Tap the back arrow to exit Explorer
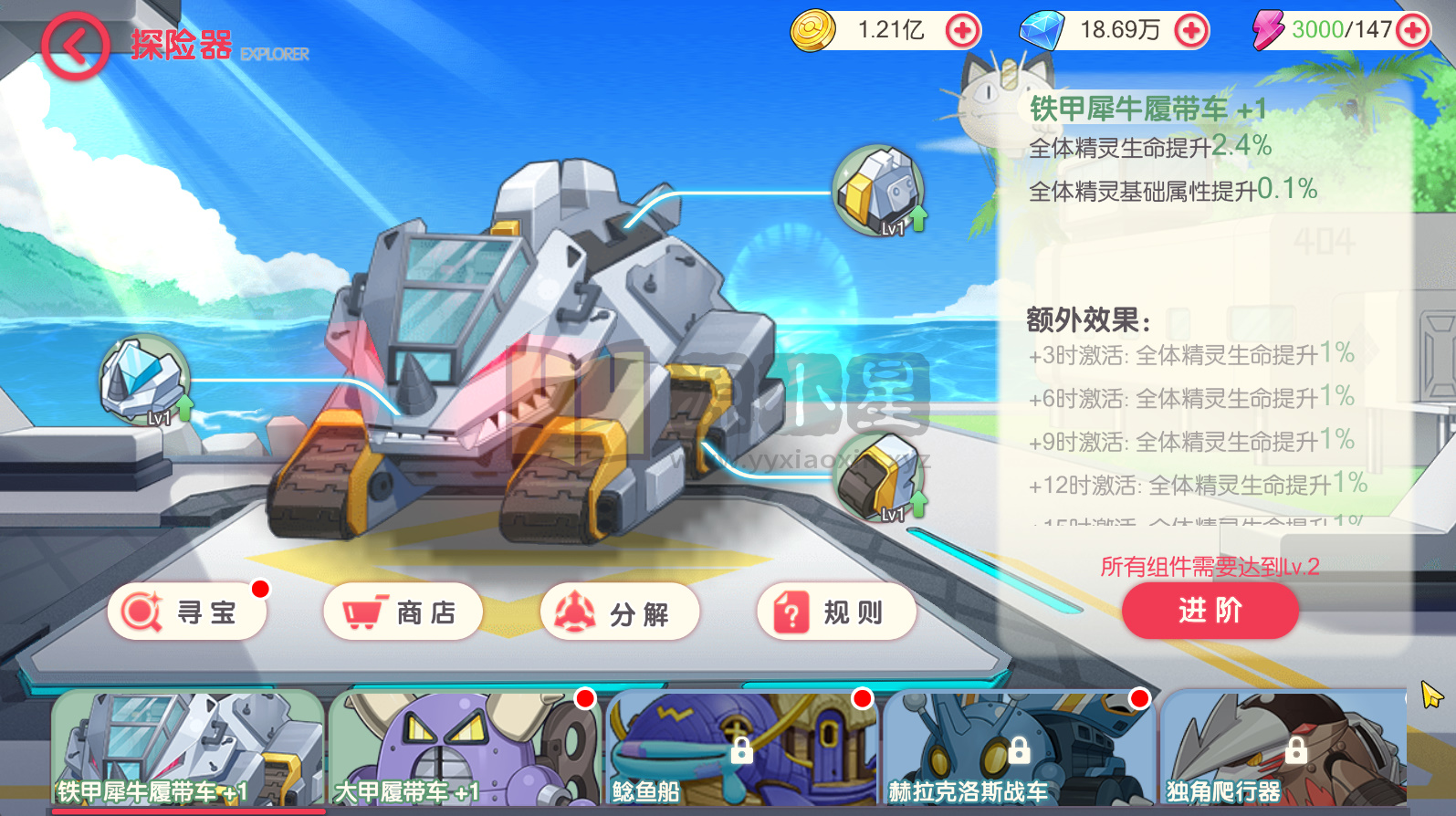This screenshot has width=1456, height=816. click(x=76, y=46)
